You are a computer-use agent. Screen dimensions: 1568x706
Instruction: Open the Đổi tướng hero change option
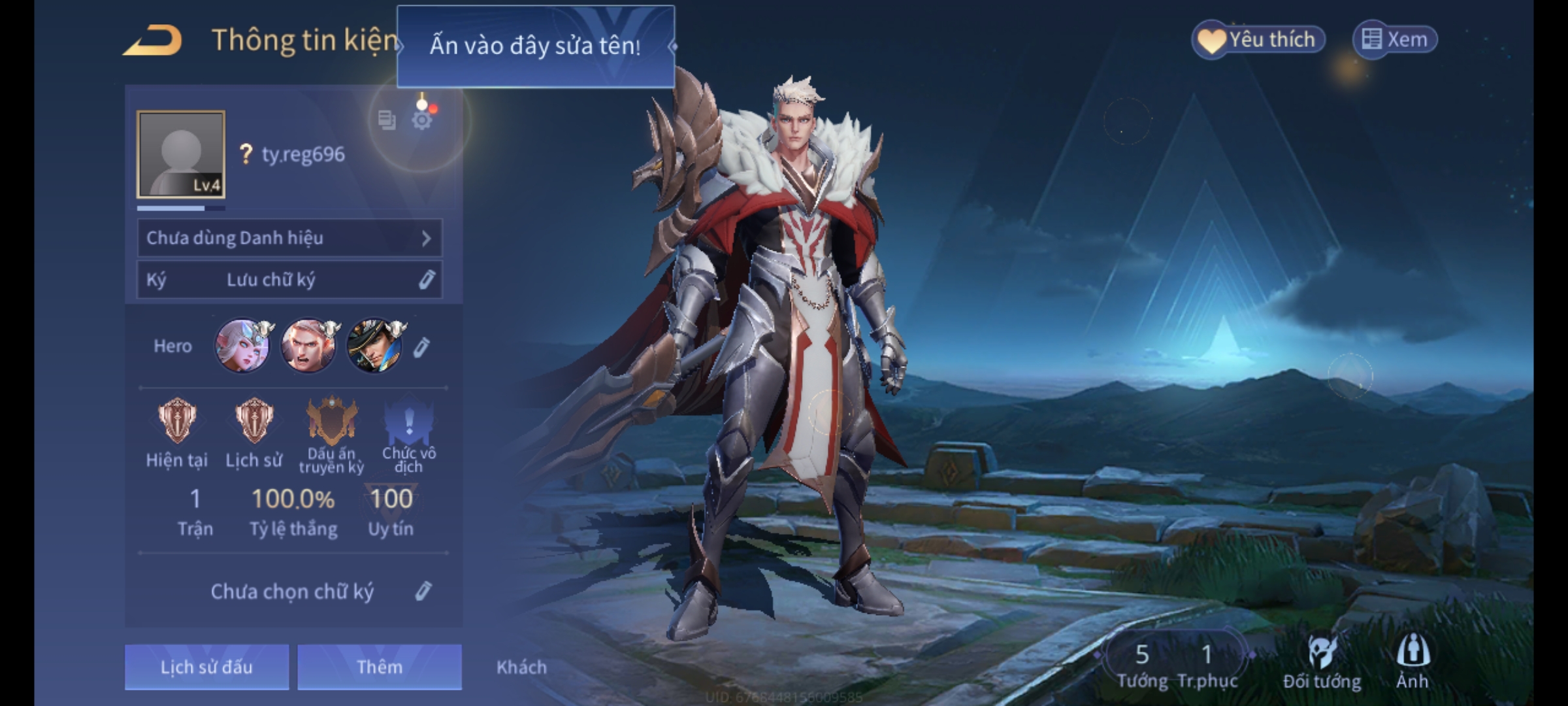1322,662
